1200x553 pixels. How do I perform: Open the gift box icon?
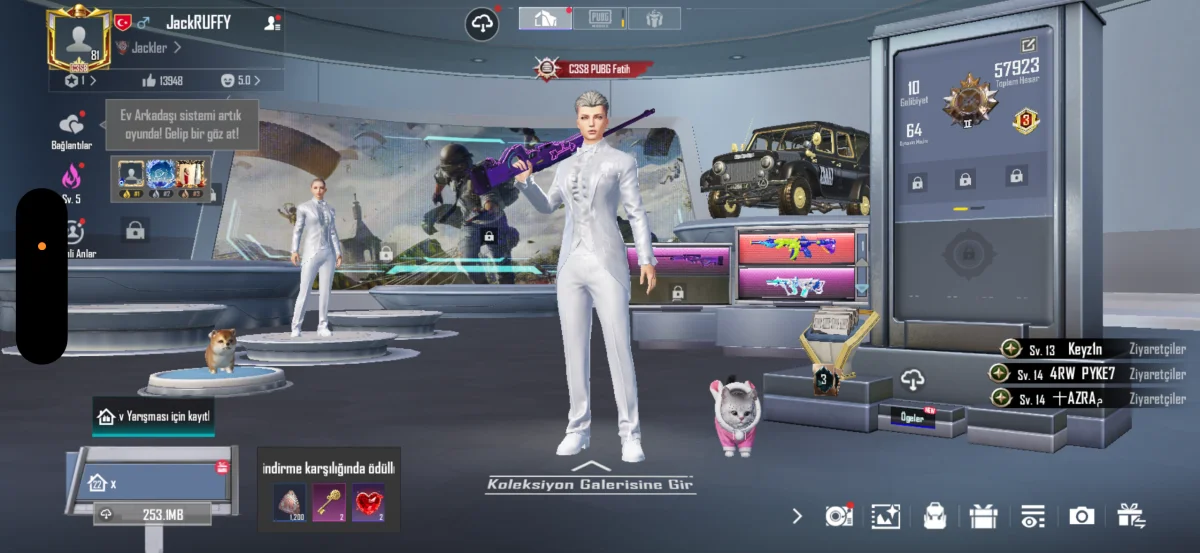point(984,516)
